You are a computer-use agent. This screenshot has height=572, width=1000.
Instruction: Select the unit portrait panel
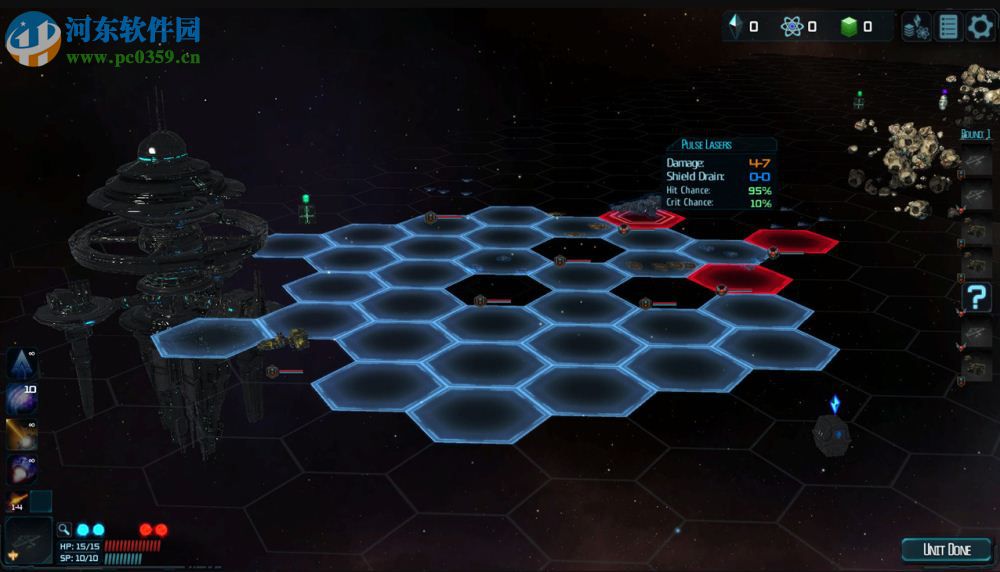click(29, 541)
